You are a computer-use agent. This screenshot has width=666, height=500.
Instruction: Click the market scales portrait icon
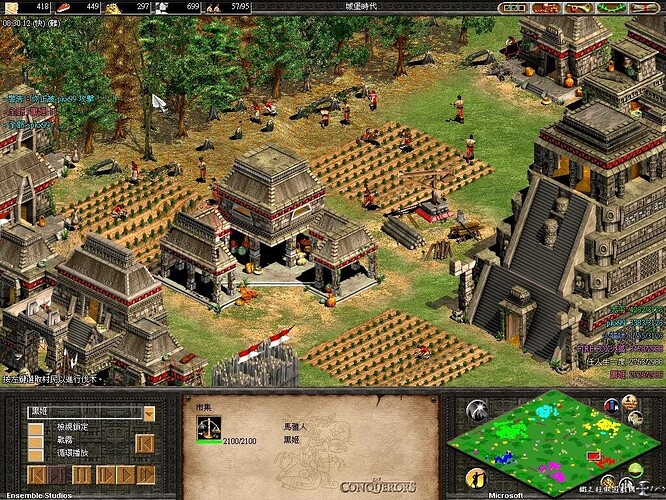pos(211,429)
